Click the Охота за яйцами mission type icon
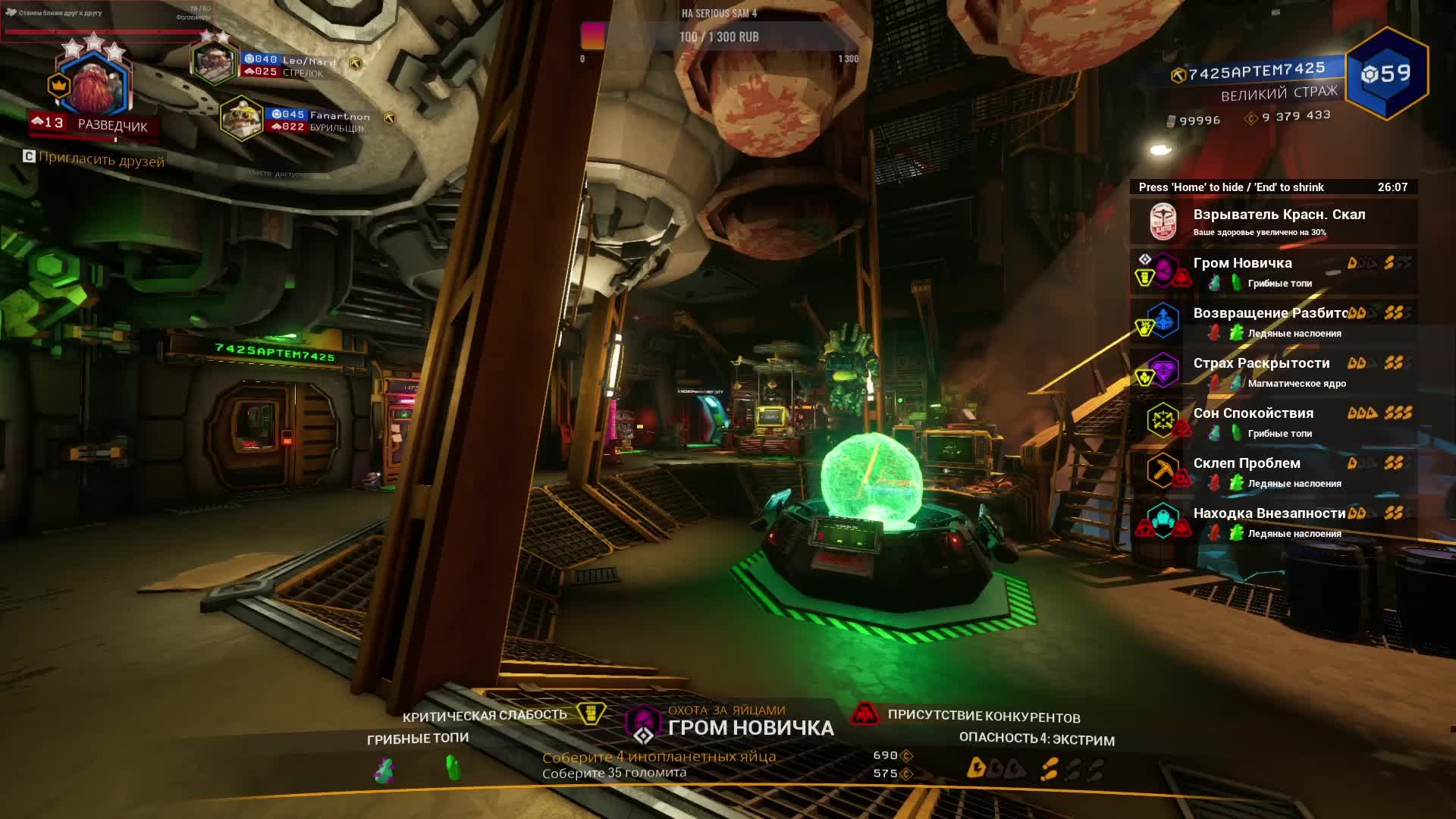 coord(643,720)
